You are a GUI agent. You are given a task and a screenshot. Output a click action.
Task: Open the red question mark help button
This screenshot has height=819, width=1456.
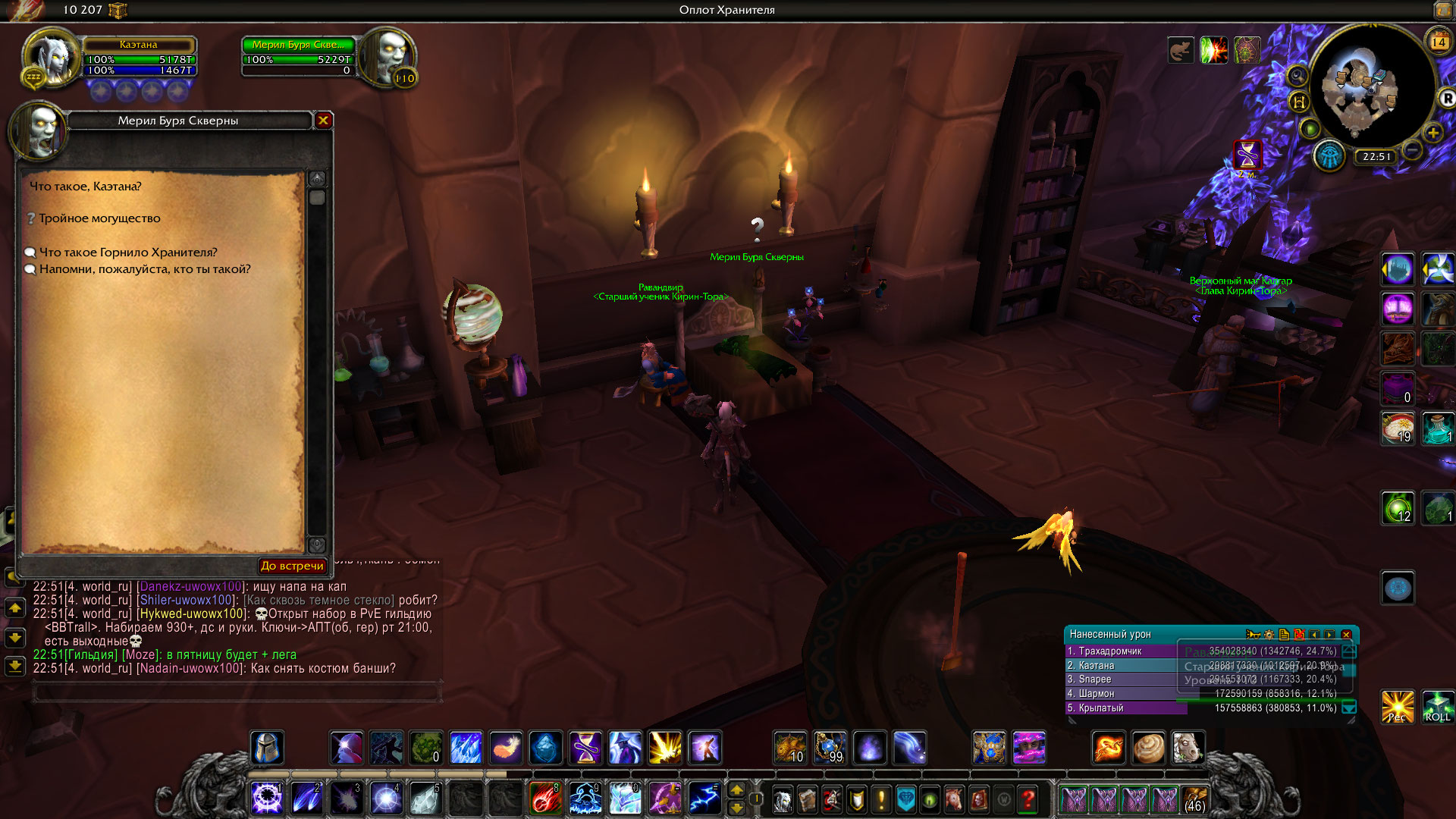tap(1028, 799)
